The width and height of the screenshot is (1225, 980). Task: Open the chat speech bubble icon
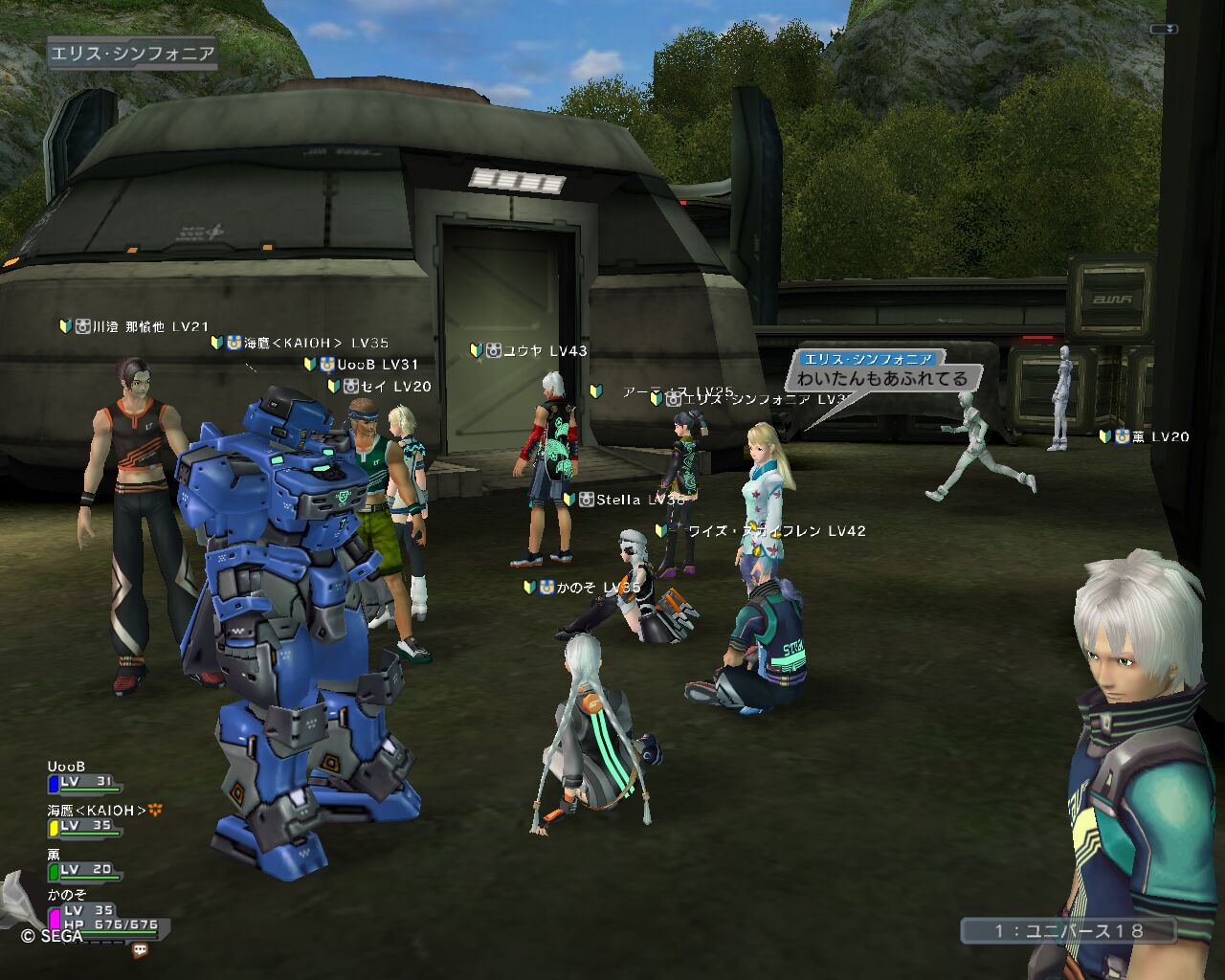click(141, 950)
